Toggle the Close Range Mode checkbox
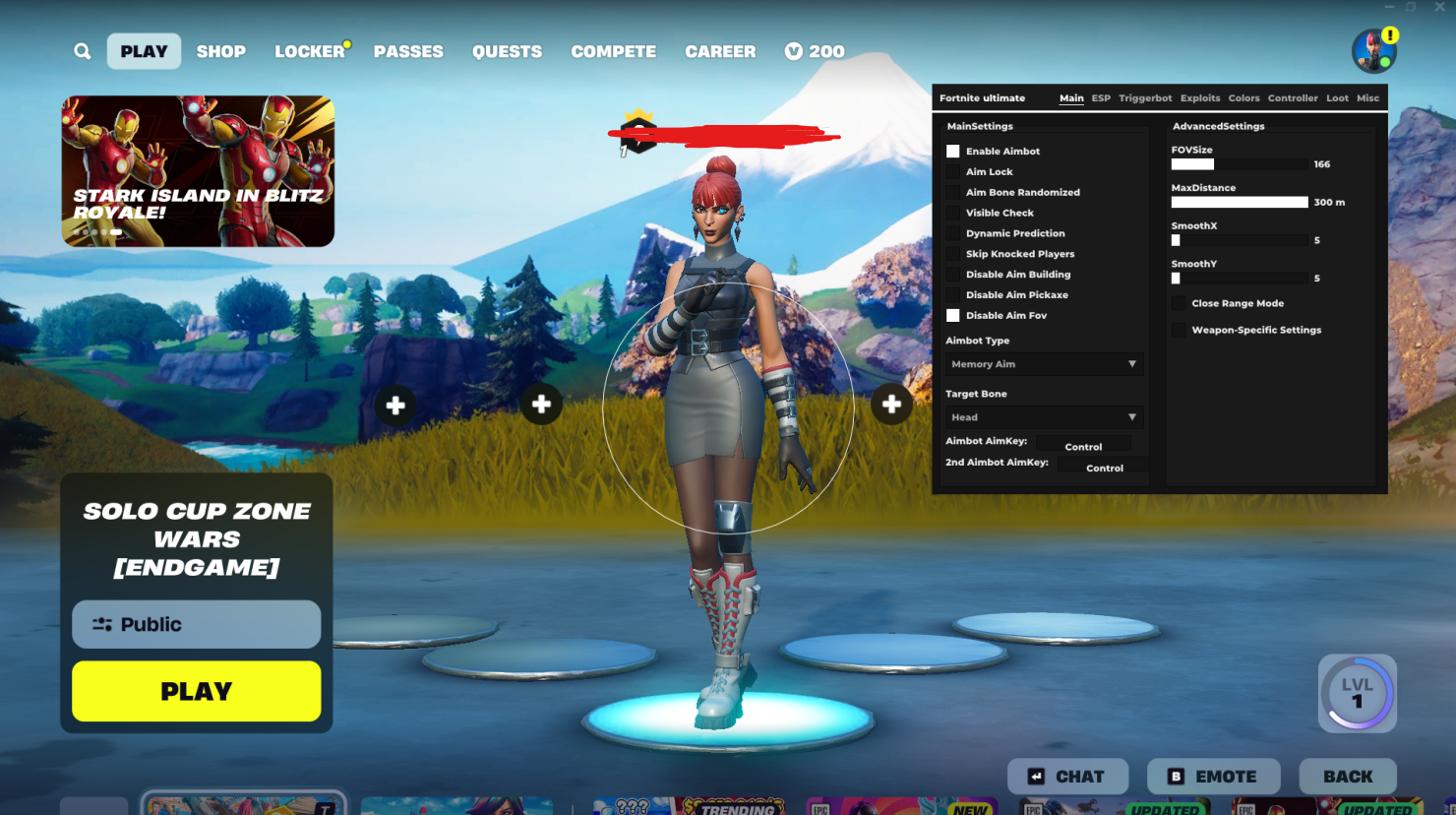1456x815 pixels. 1179,302
